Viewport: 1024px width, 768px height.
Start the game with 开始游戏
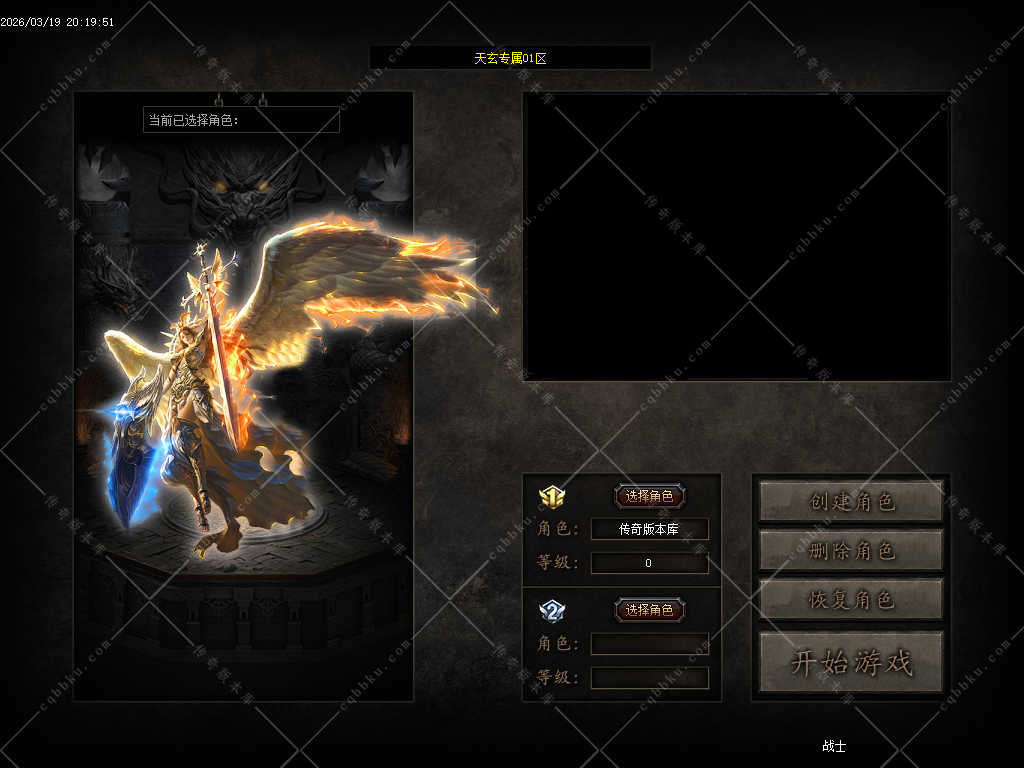851,662
